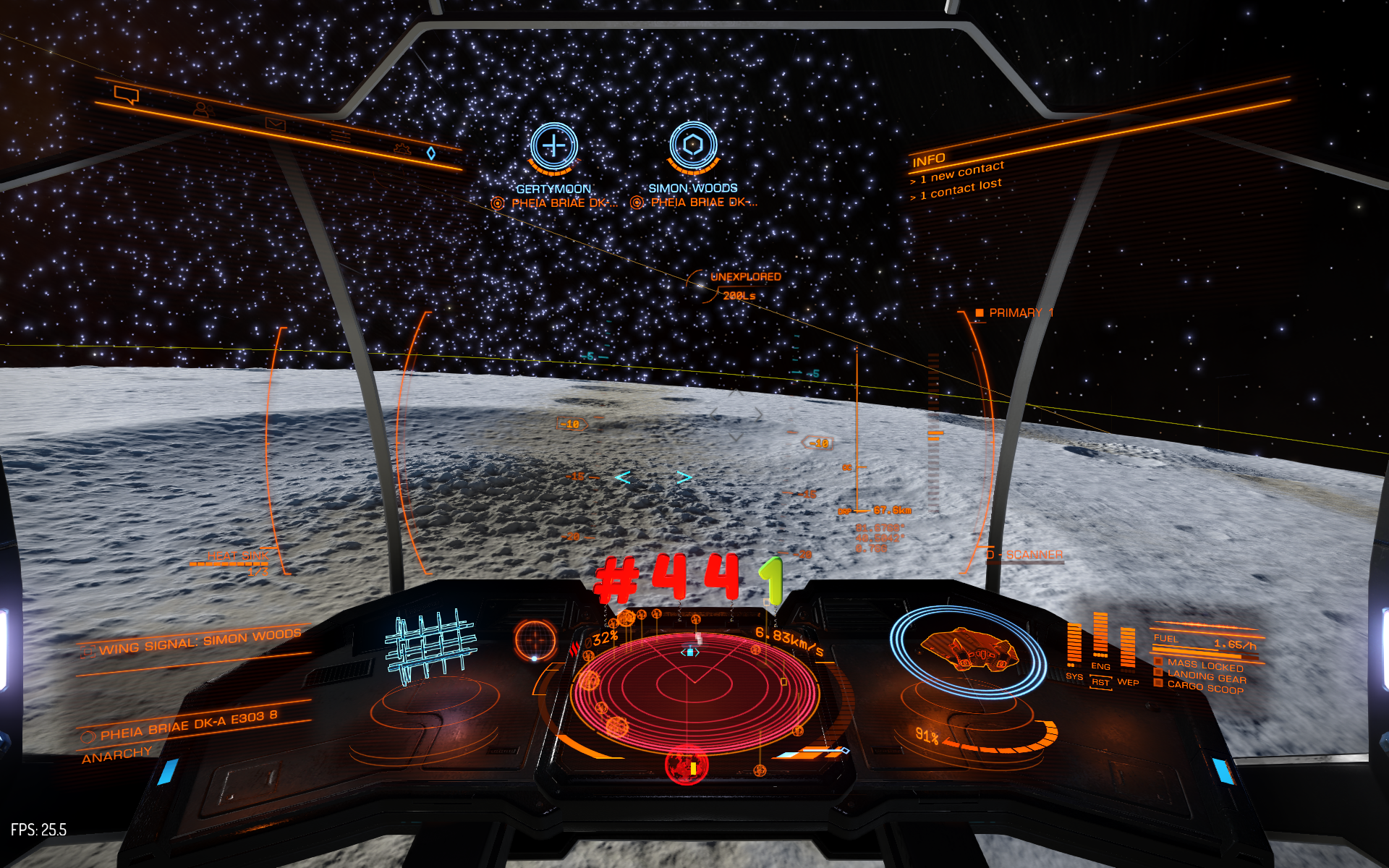Click the RST power distributor reset
The width and height of the screenshot is (1389, 868).
pyautogui.click(x=1100, y=682)
